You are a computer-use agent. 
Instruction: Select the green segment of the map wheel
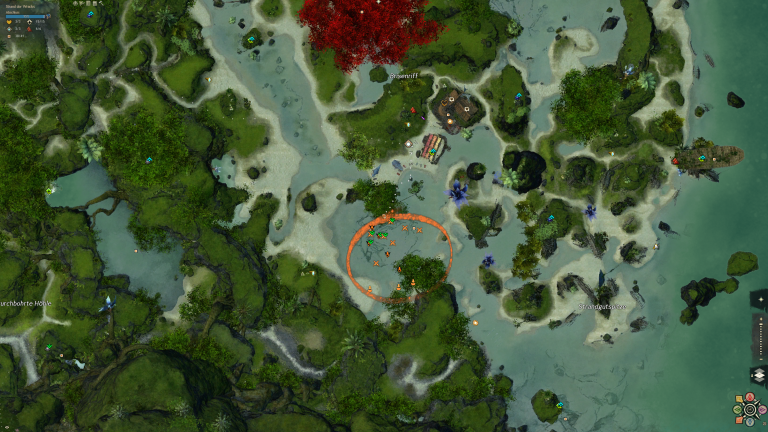click(x=737, y=410)
